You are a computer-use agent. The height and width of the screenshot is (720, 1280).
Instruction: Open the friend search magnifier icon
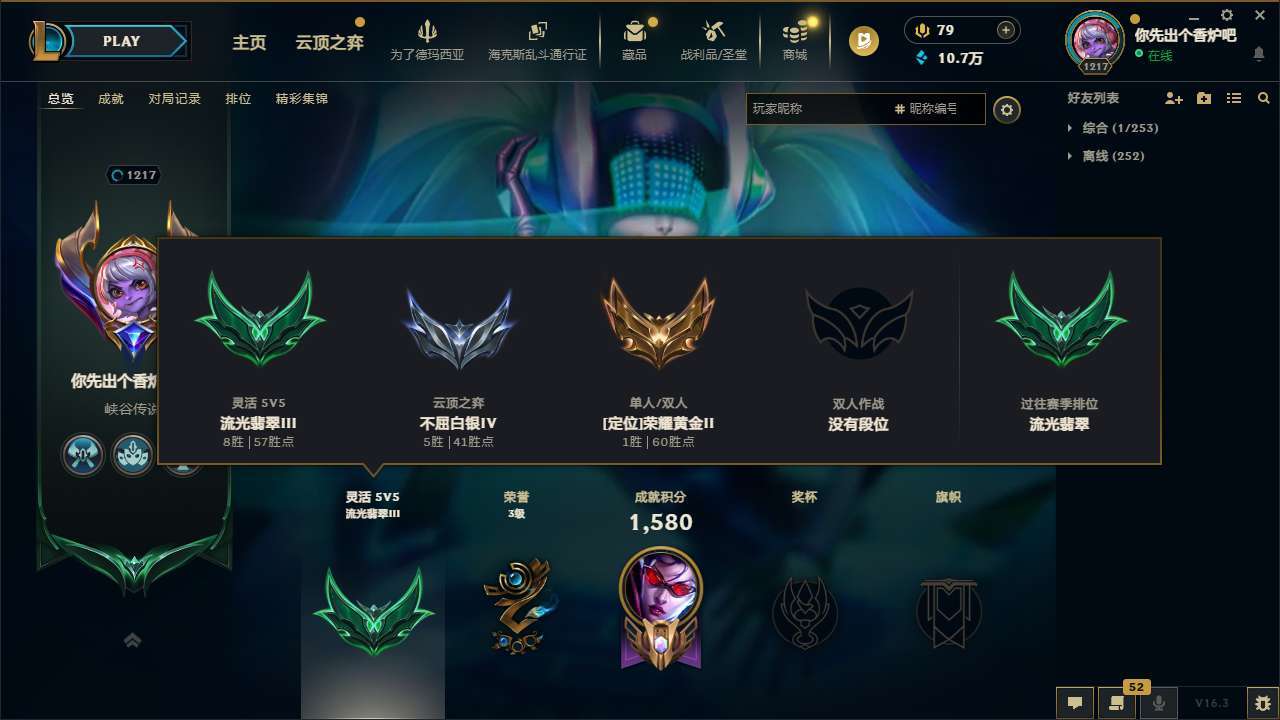point(1264,98)
